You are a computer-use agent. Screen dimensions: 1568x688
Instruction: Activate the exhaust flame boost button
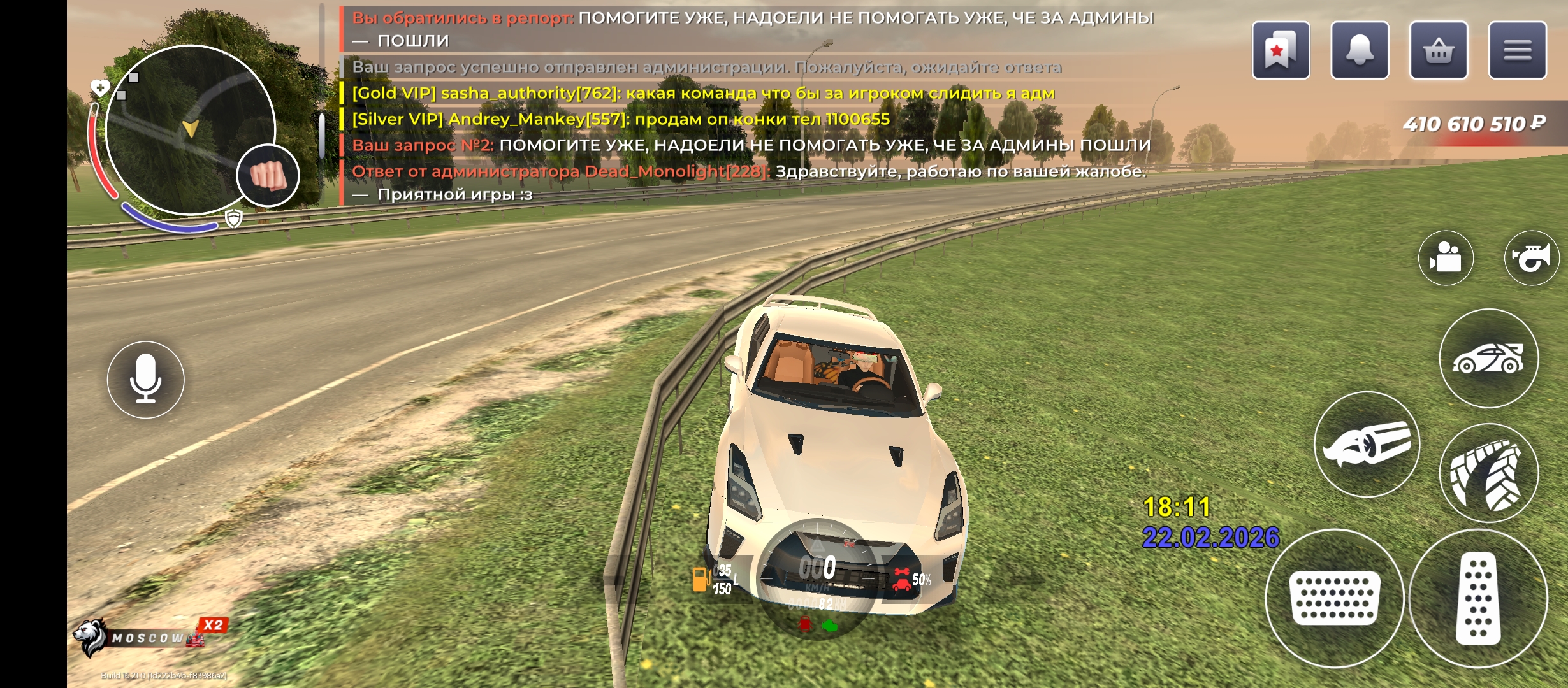click(x=1367, y=444)
